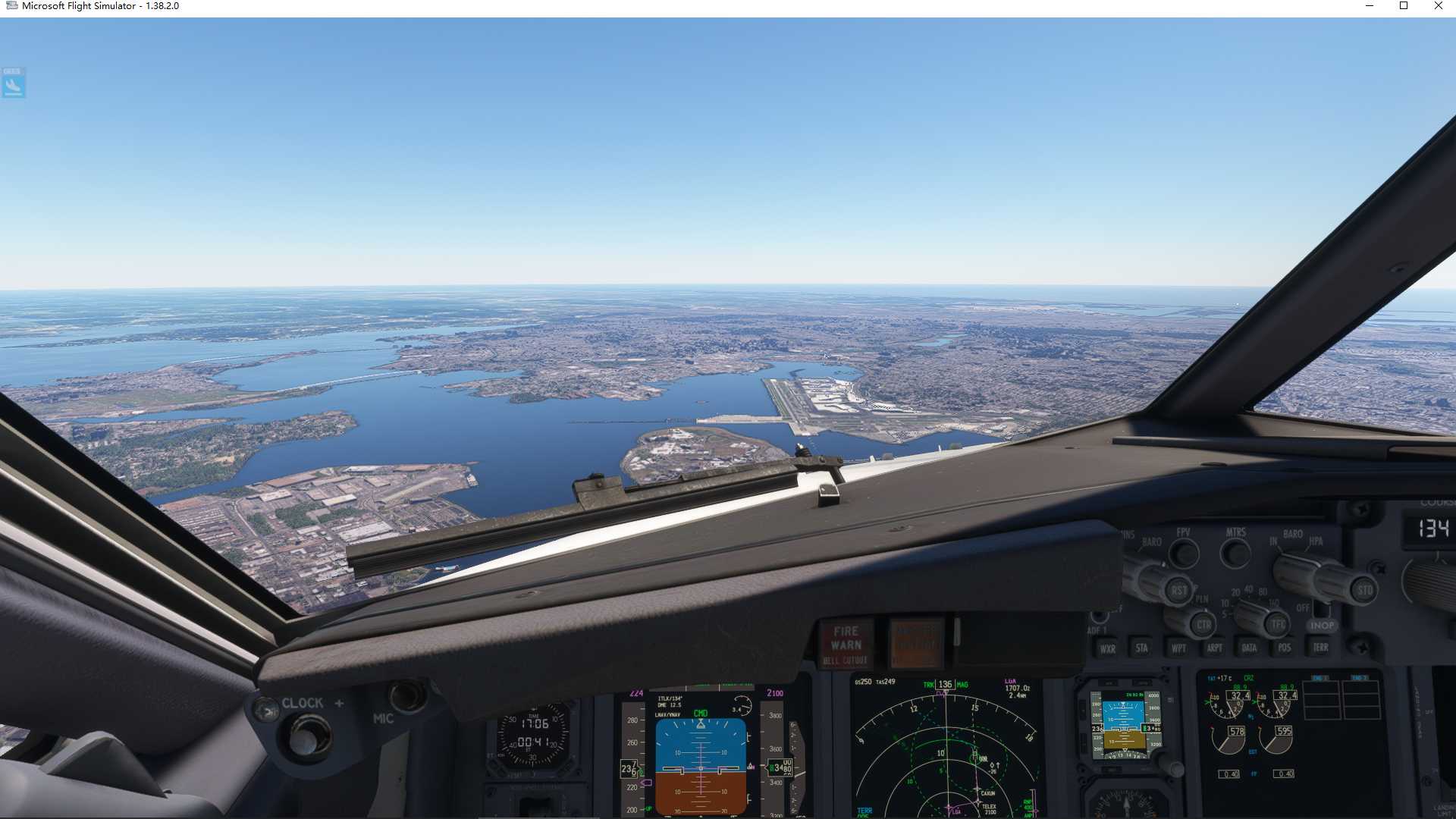Toggle the WXR weather radar display

pos(1106,648)
